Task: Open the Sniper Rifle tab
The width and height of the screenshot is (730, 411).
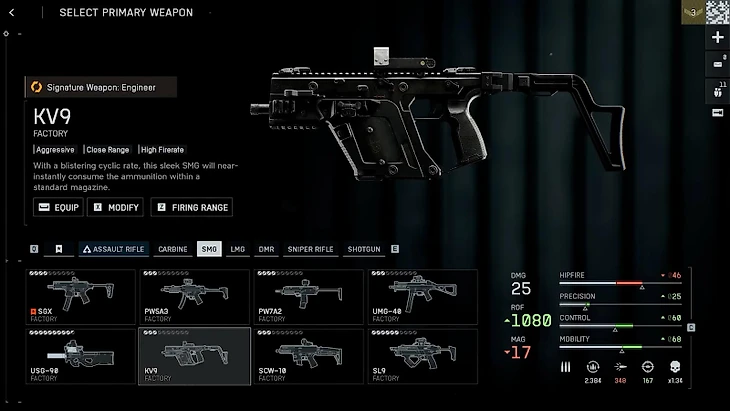Action: point(310,249)
